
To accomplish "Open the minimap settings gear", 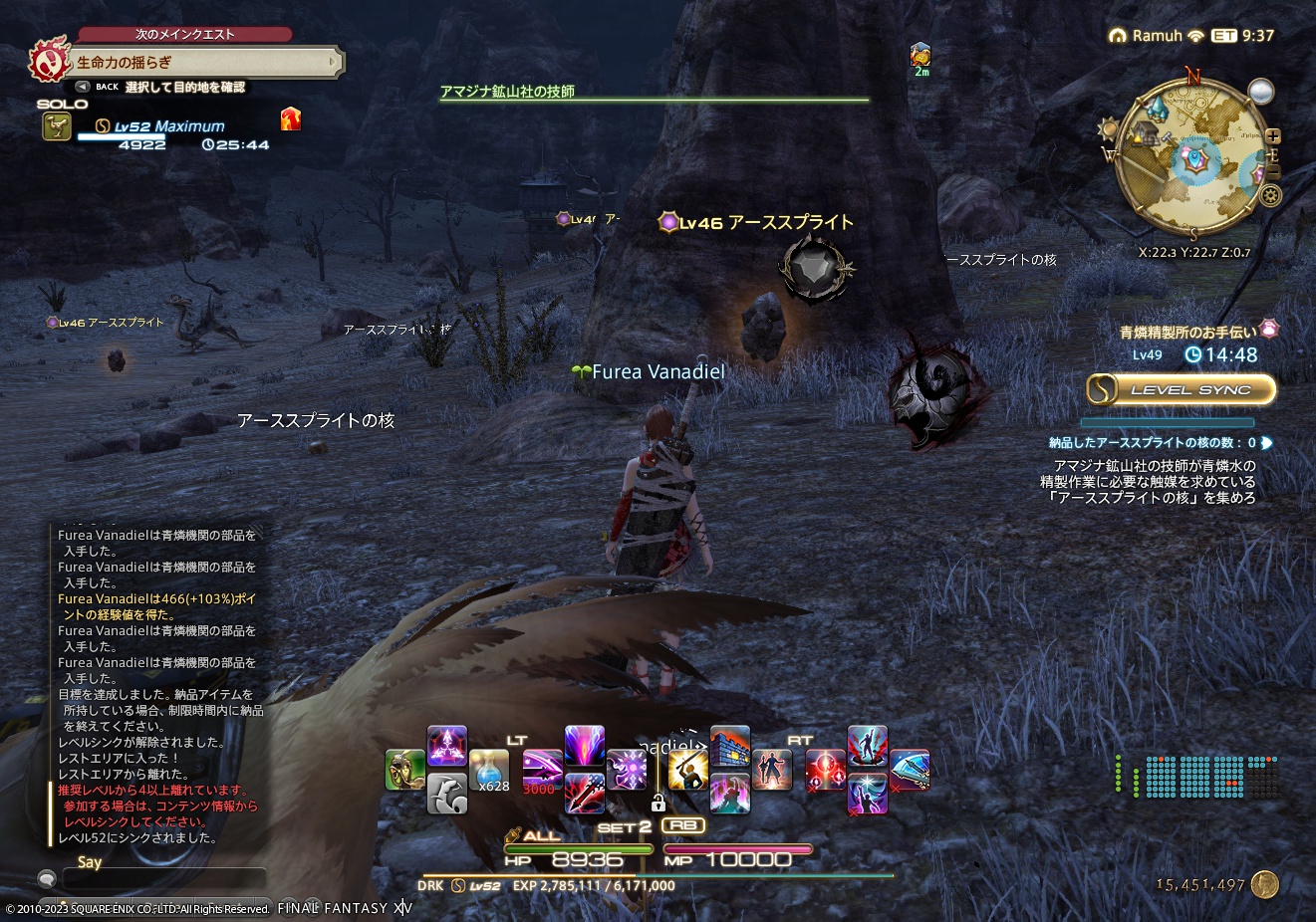I will [1271, 195].
